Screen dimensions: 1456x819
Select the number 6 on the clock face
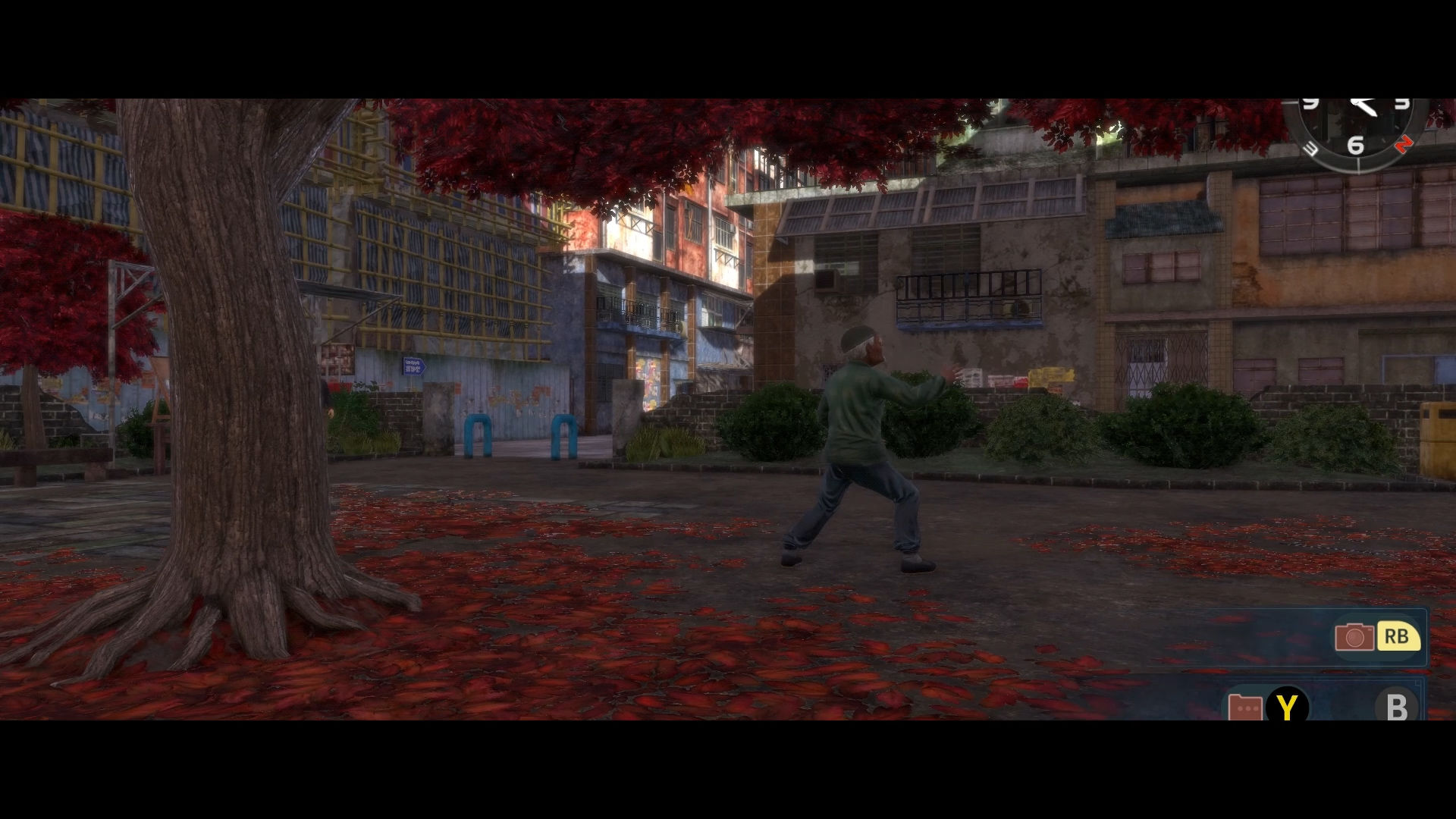1357,146
